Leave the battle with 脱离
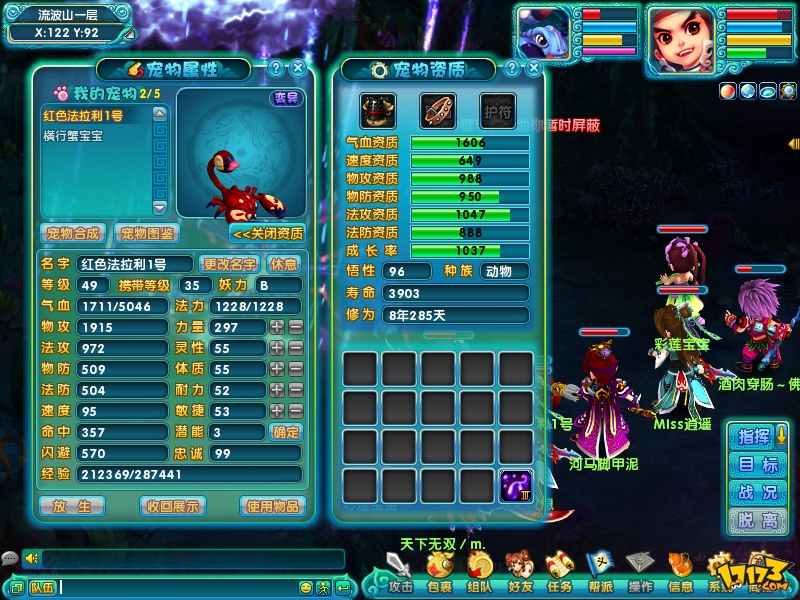Image resolution: width=800 pixels, height=600 pixels. click(757, 520)
